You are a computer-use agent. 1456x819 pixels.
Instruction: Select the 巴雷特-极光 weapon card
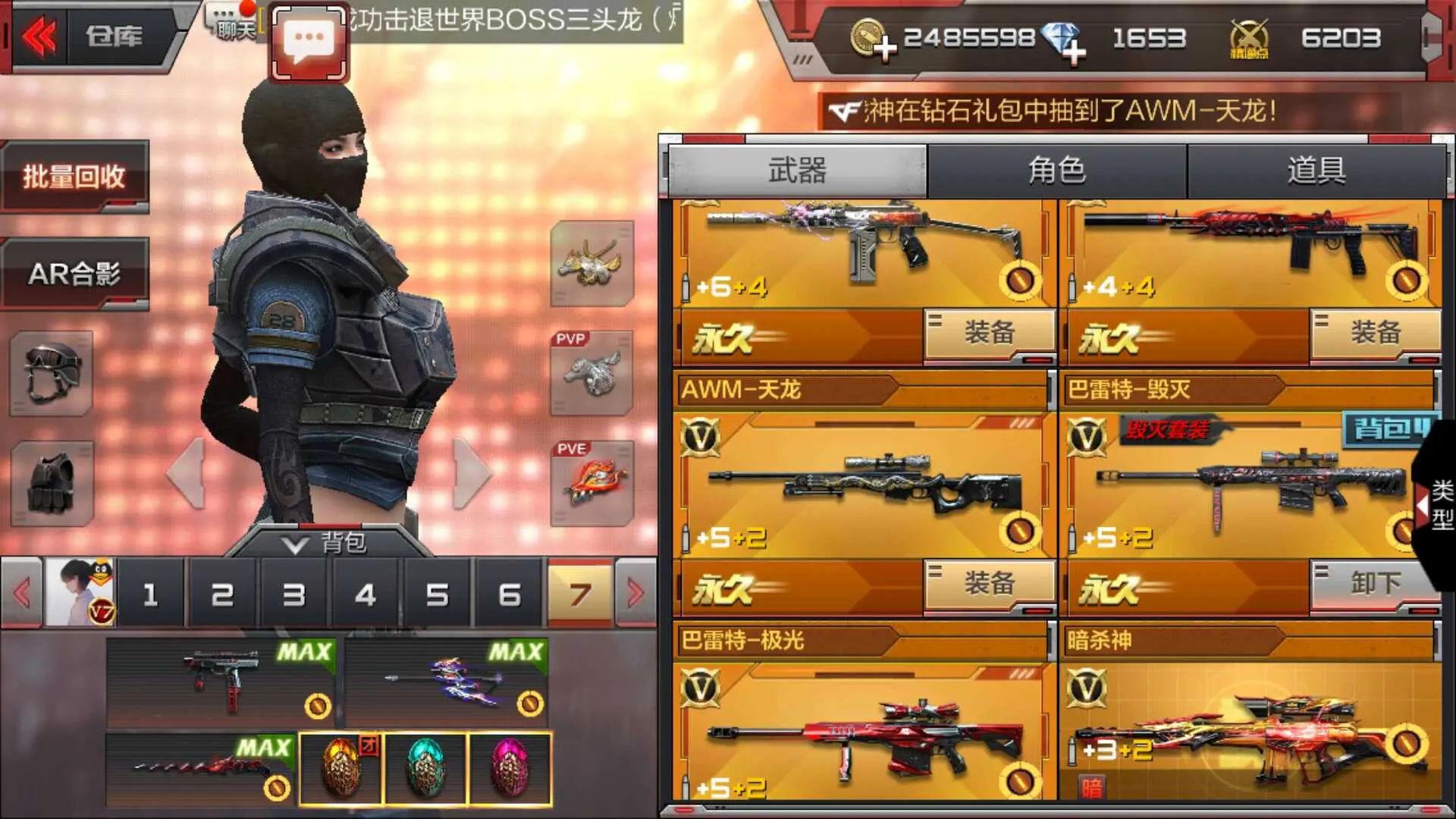pos(863,728)
